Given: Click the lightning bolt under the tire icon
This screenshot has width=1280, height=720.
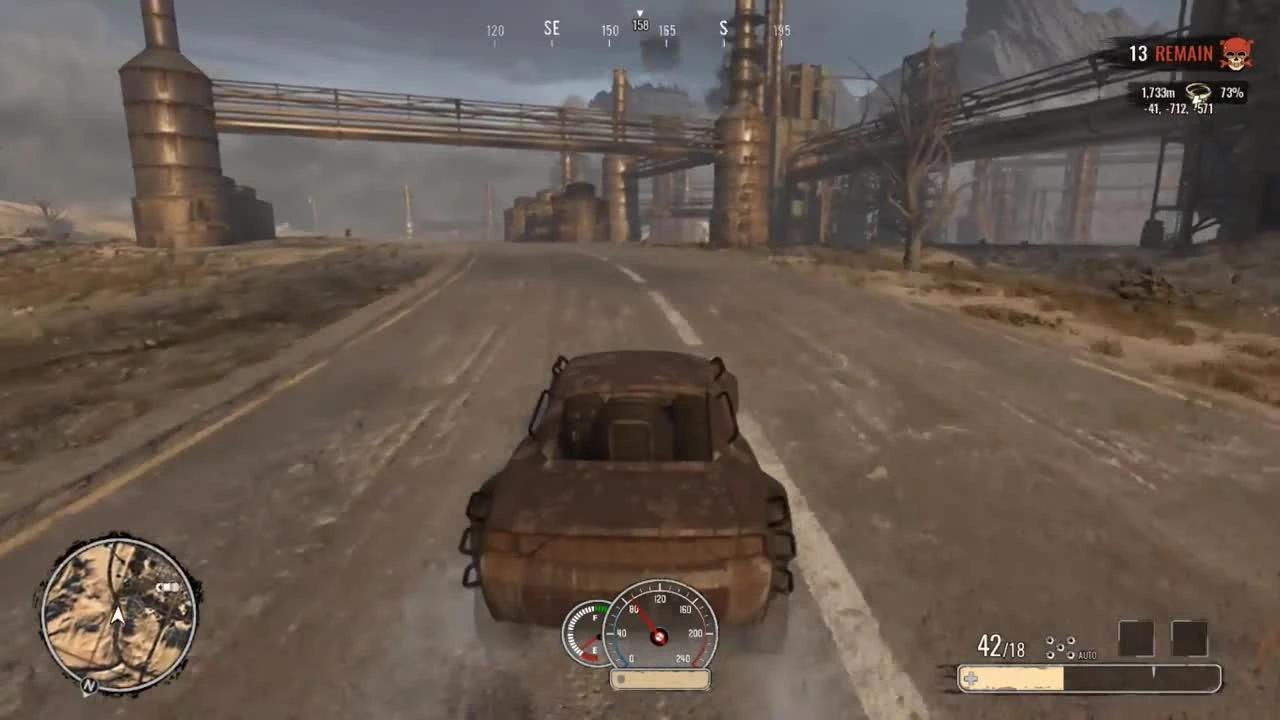Looking at the screenshot, I should (x=1196, y=101).
